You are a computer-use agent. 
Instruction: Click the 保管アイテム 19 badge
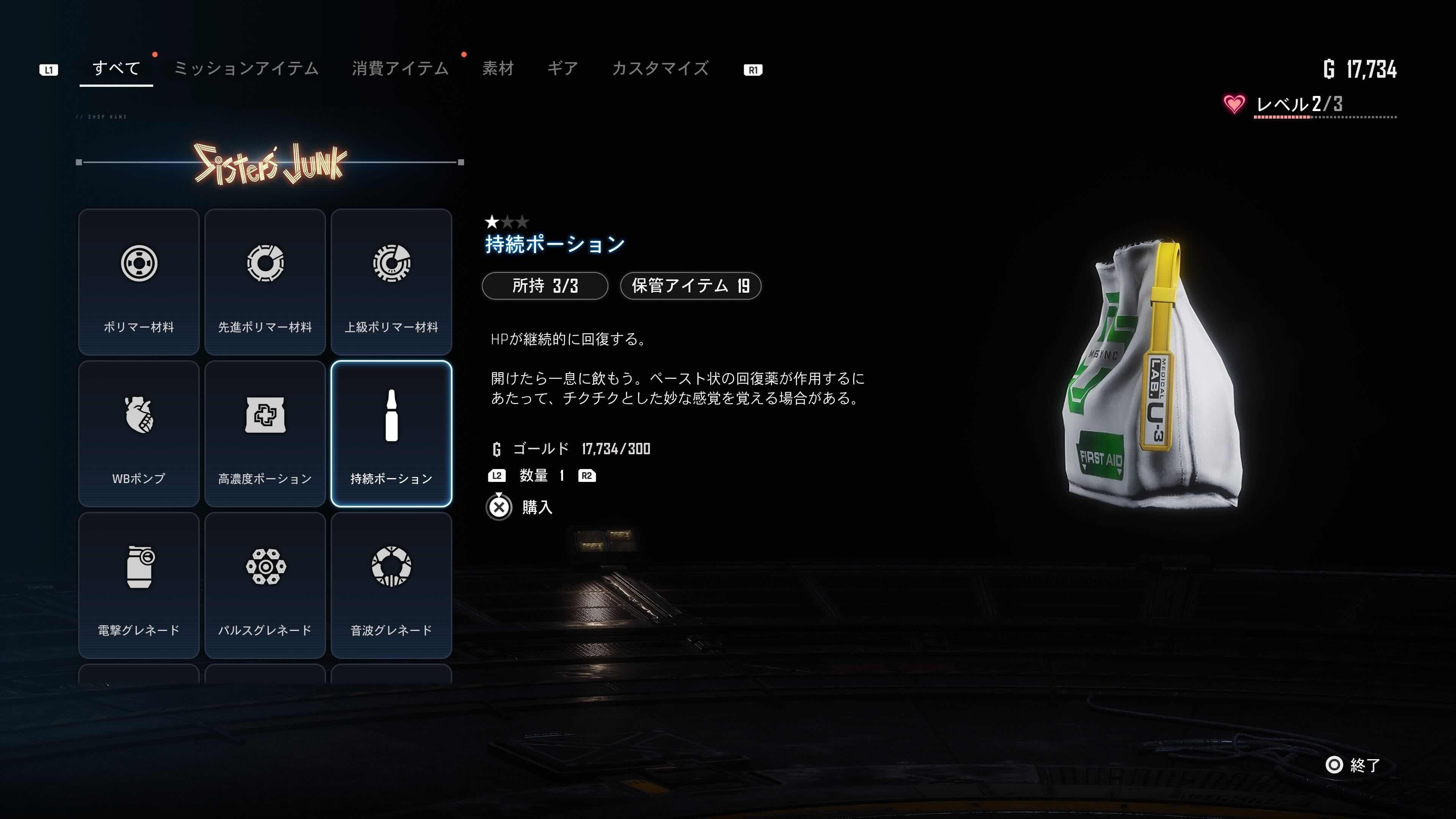[x=691, y=286]
